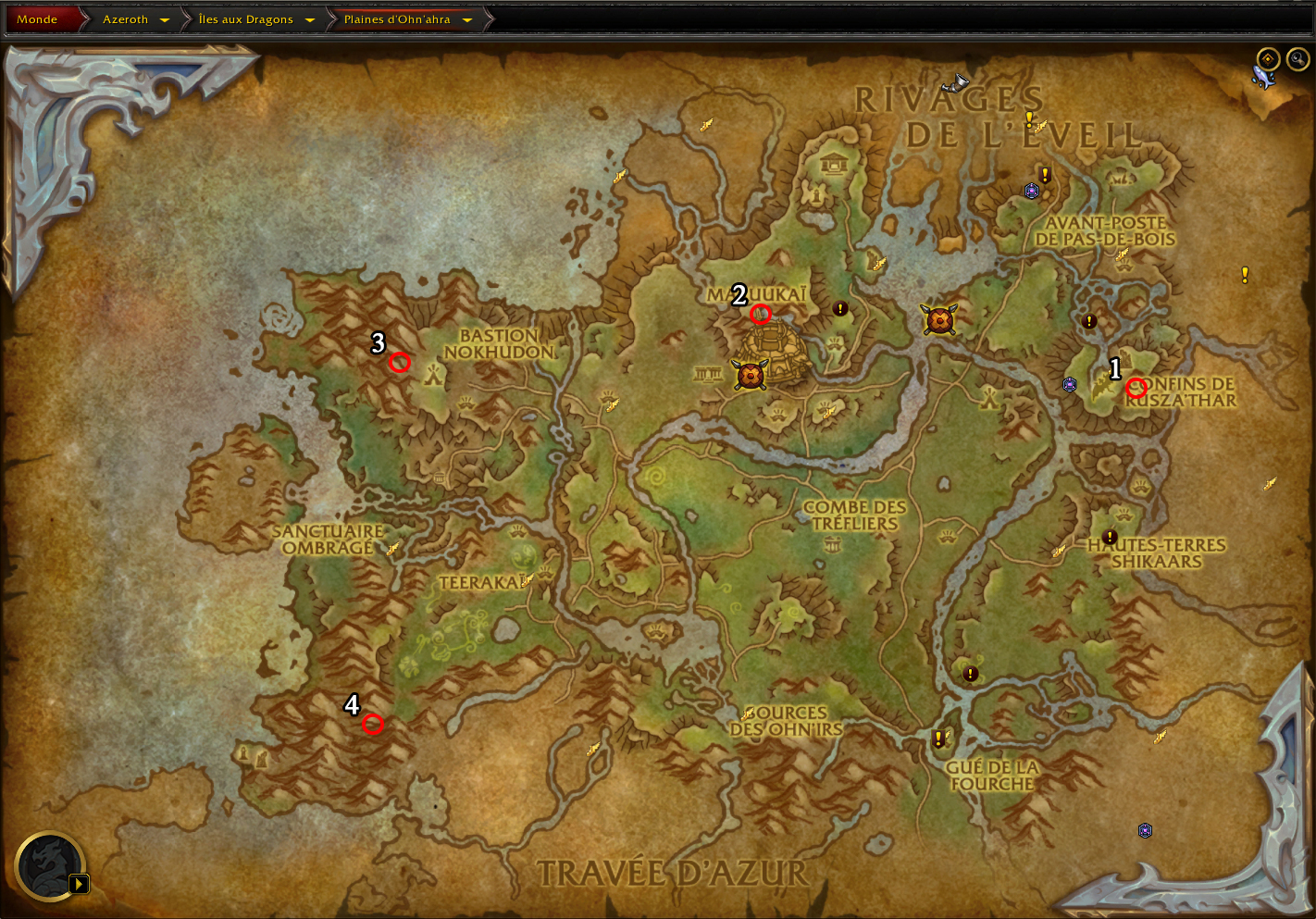1316x919 pixels.
Task: Select red circle marker number 3
Action: (400, 363)
